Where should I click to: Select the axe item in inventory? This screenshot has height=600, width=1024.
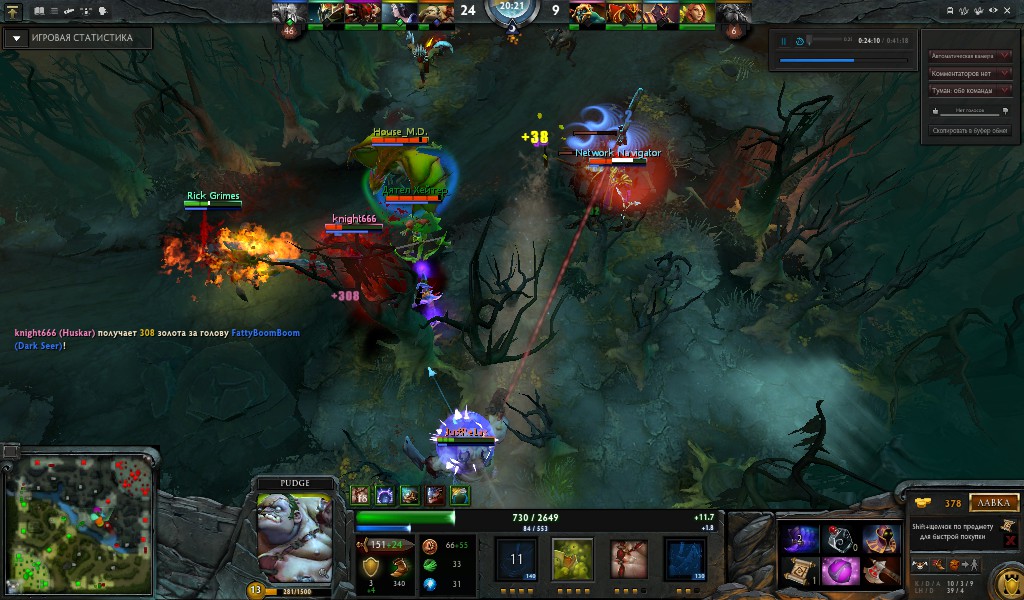coord(880,571)
